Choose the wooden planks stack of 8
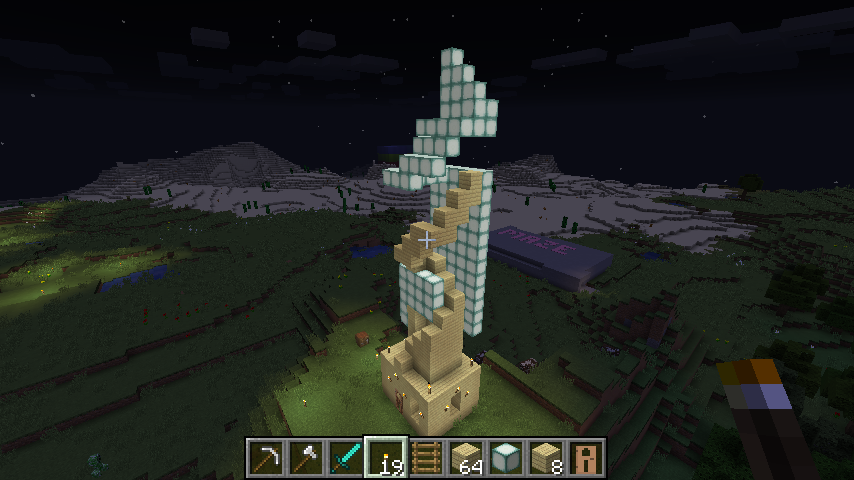The height and width of the screenshot is (480, 854). pyautogui.click(x=546, y=457)
